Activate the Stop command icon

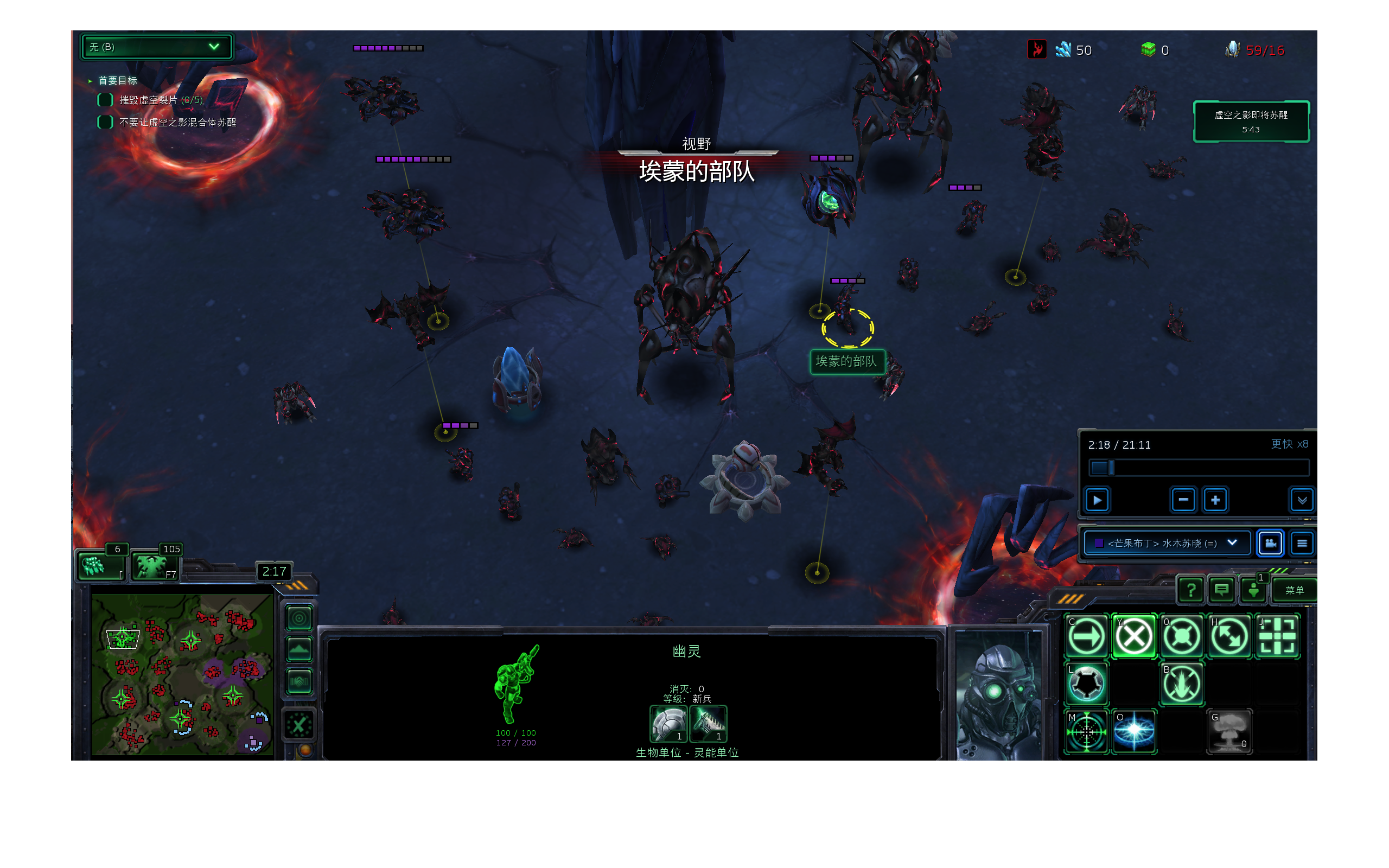[x=1133, y=636]
